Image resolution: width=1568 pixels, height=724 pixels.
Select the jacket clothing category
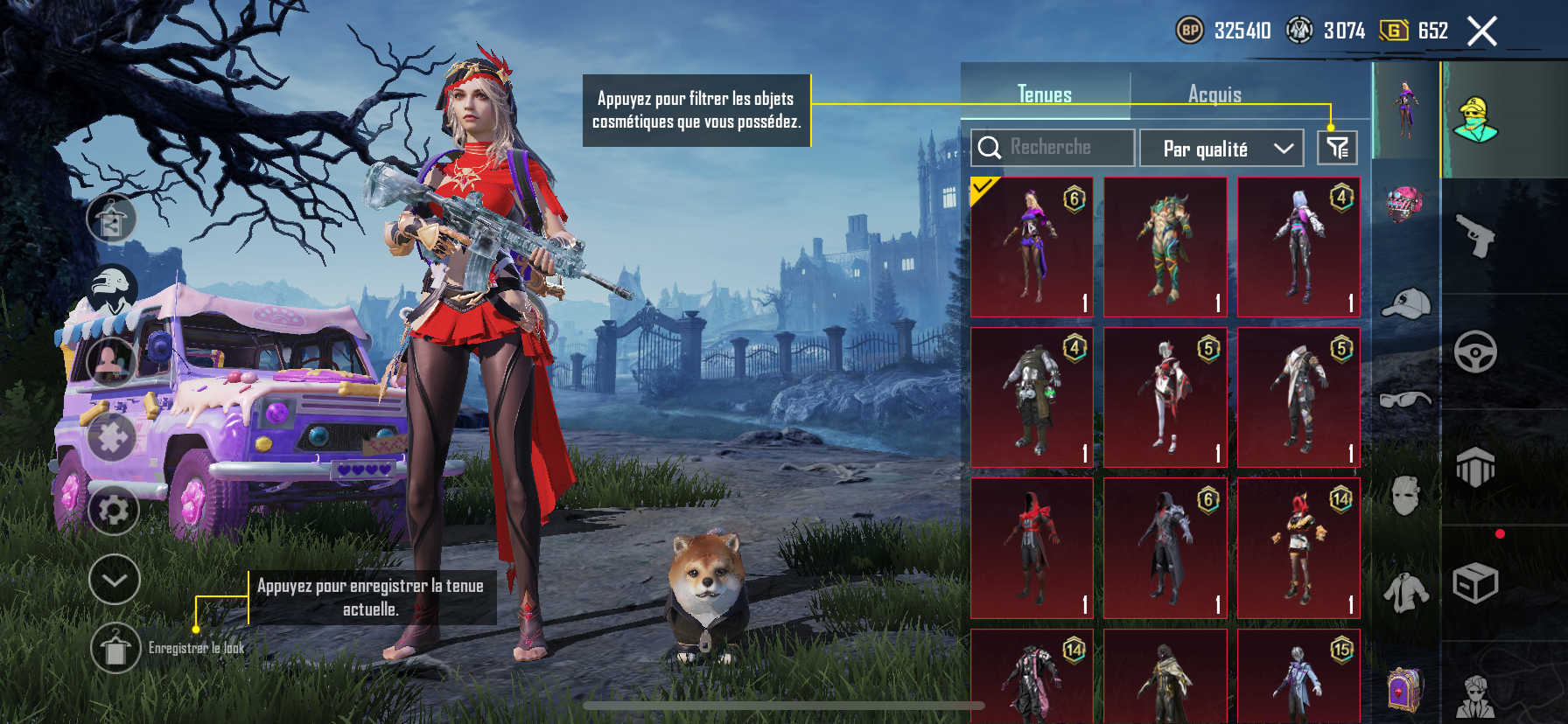(x=1406, y=592)
